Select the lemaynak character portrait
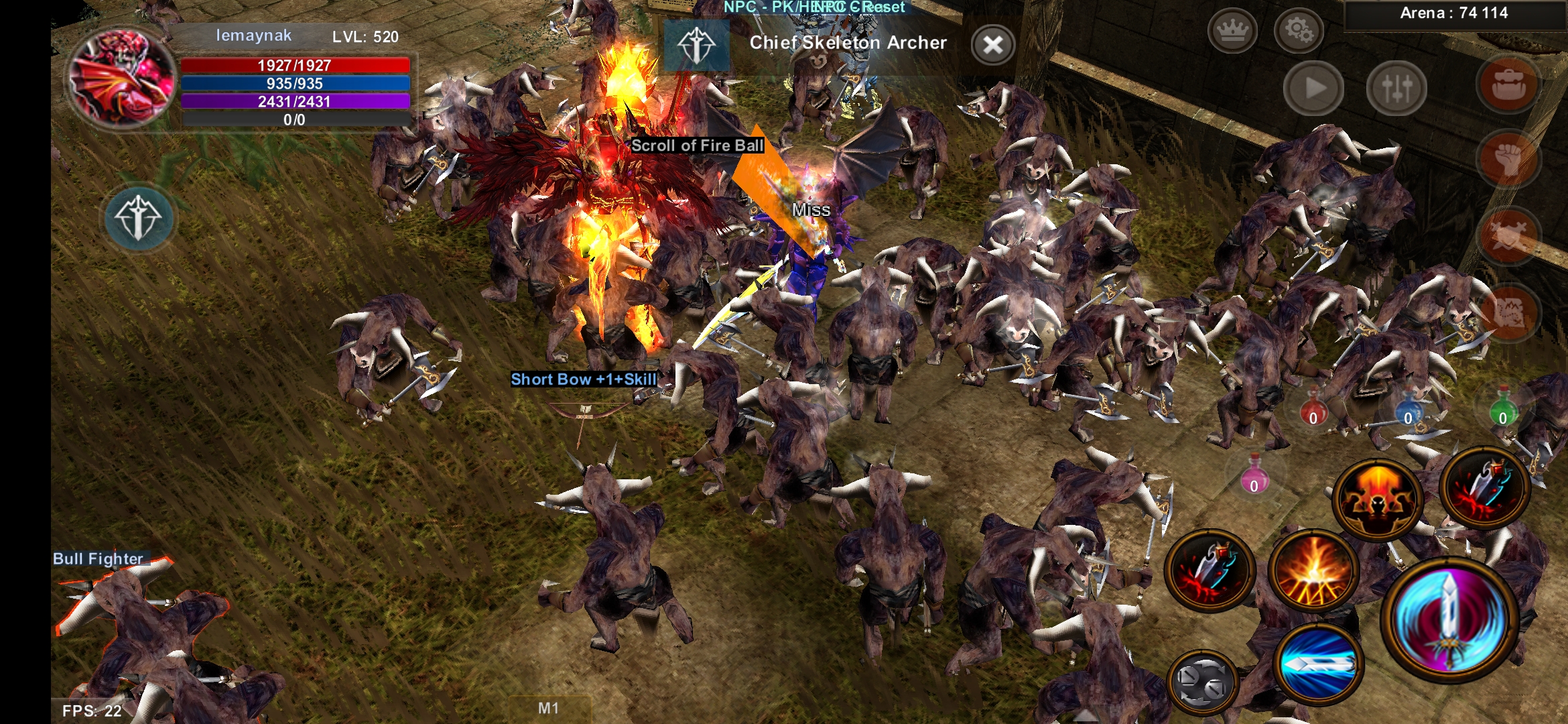Image resolution: width=1568 pixels, height=724 pixels. (122, 78)
